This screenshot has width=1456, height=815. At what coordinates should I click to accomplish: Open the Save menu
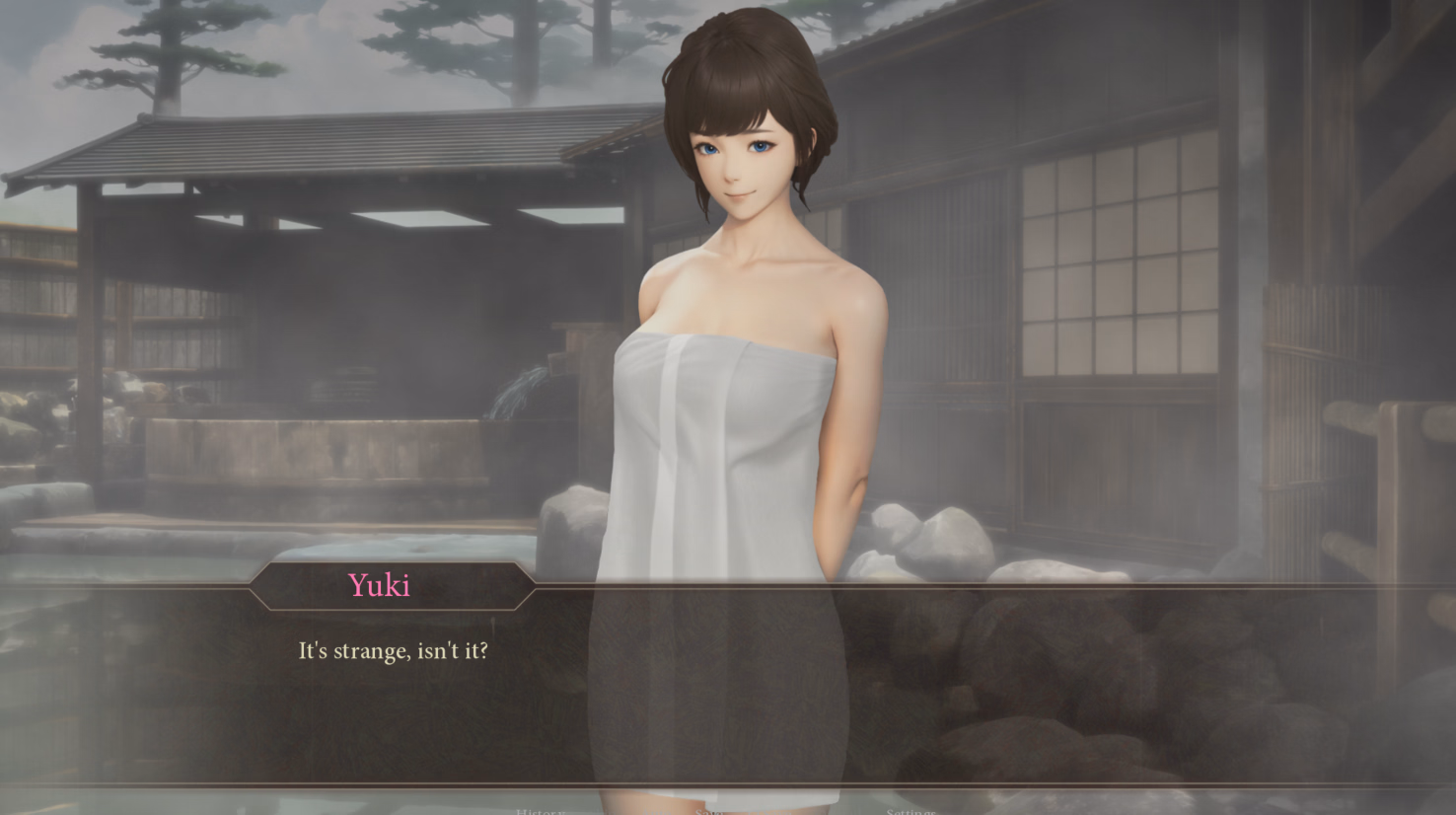[709, 810]
